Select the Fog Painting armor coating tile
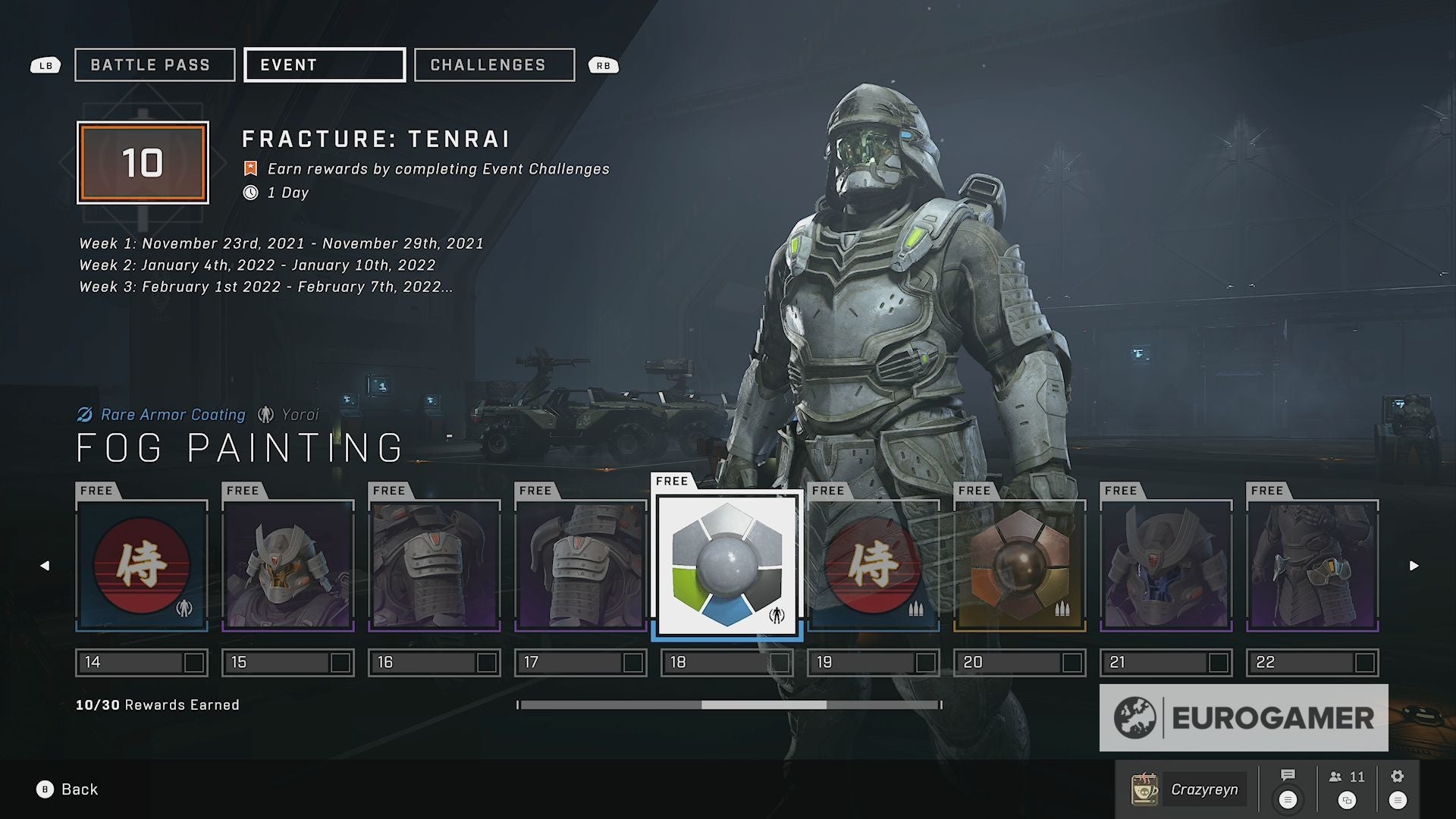This screenshot has height=819, width=1456. coord(727,565)
